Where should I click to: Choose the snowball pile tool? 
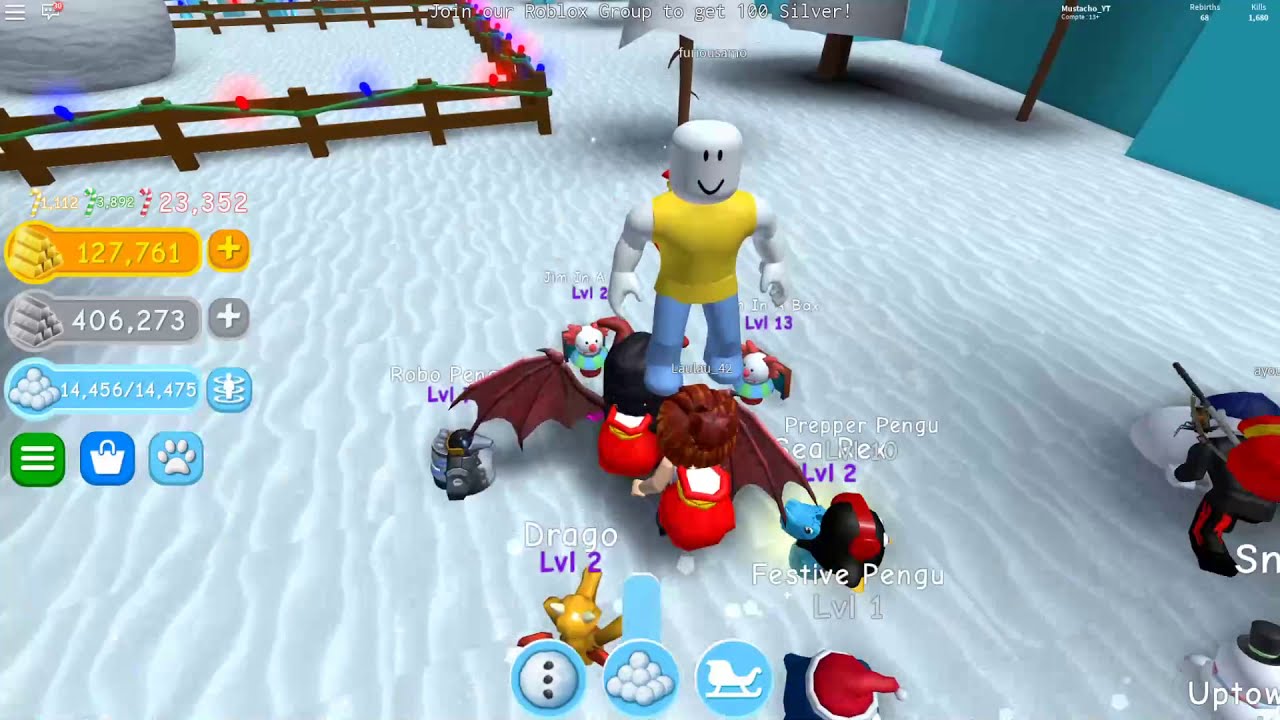(641, 679)
